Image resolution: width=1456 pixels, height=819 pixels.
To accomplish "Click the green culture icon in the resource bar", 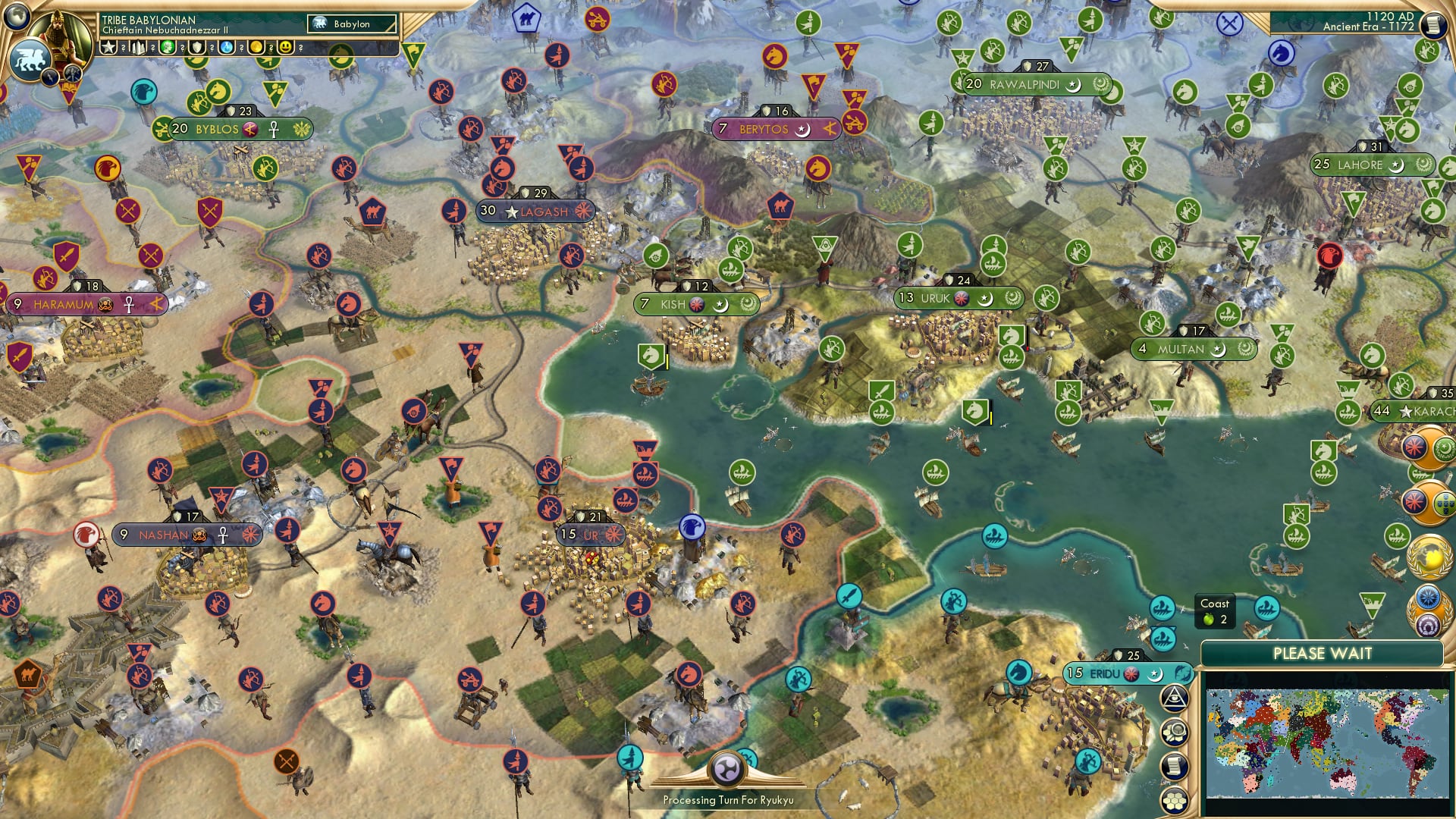I will [166, 48].
